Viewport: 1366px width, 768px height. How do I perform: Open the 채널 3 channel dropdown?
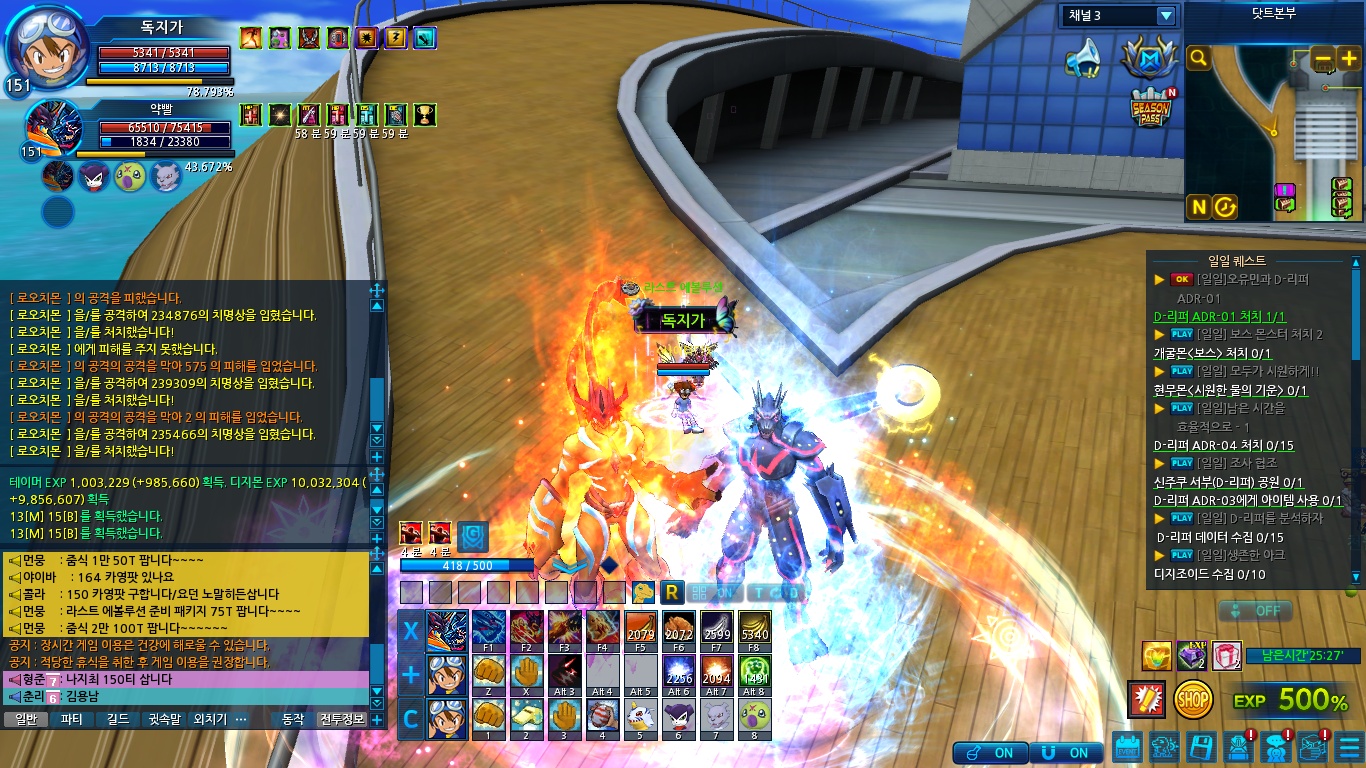1165,16
